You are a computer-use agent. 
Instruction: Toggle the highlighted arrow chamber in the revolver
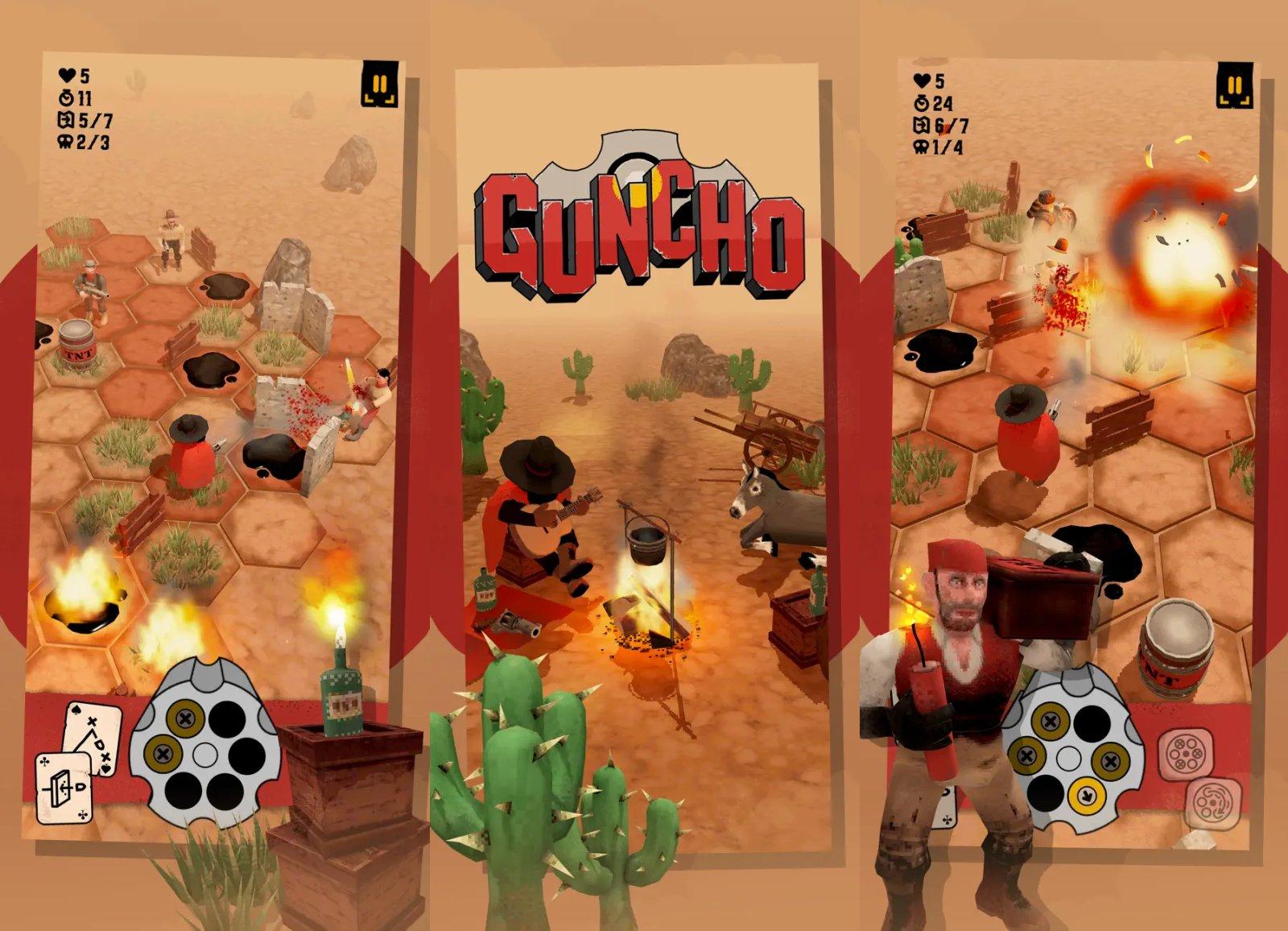1086,797
